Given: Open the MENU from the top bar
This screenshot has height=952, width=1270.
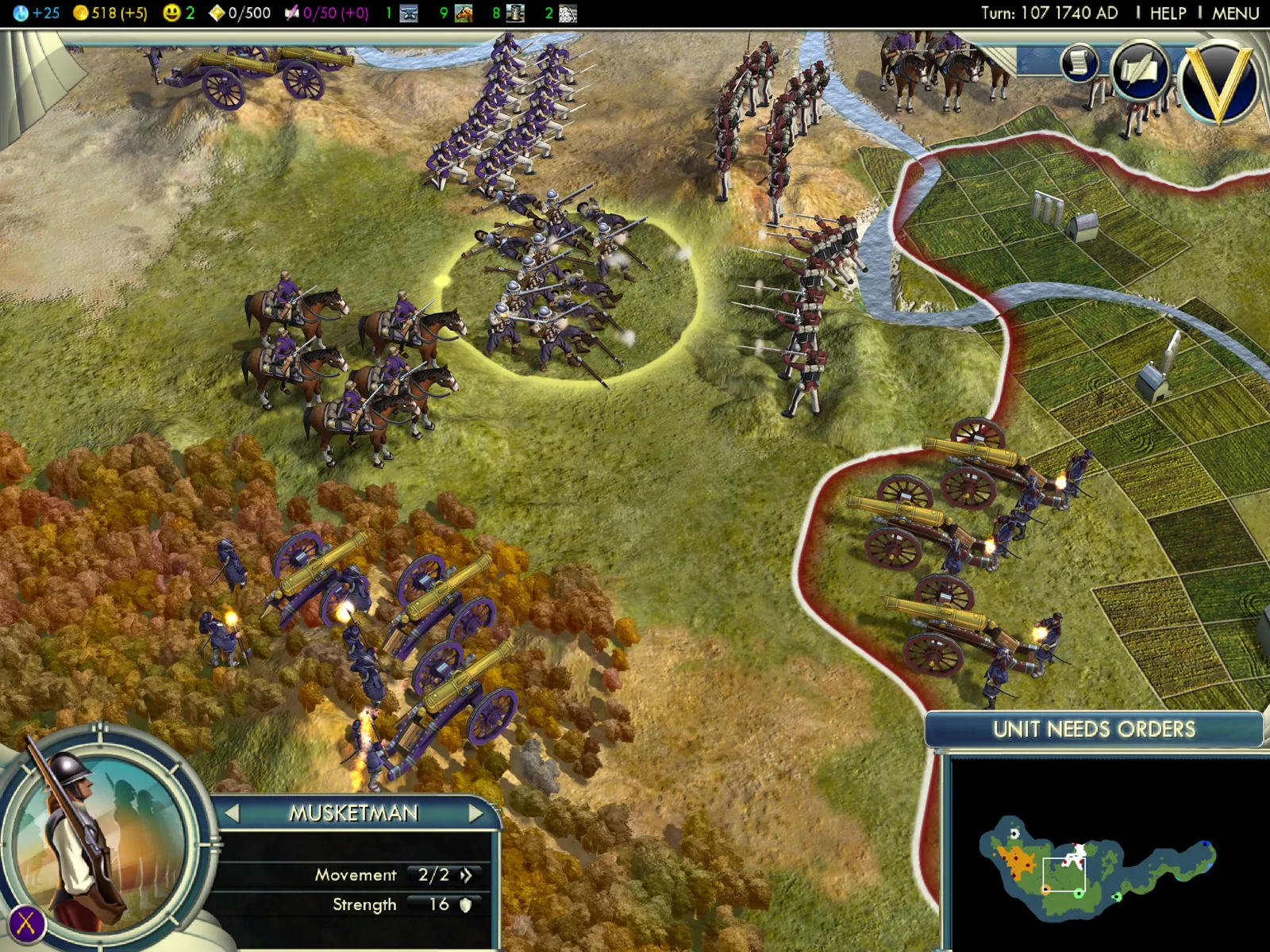Looking at the screenshot, I should pos(1235,13).
